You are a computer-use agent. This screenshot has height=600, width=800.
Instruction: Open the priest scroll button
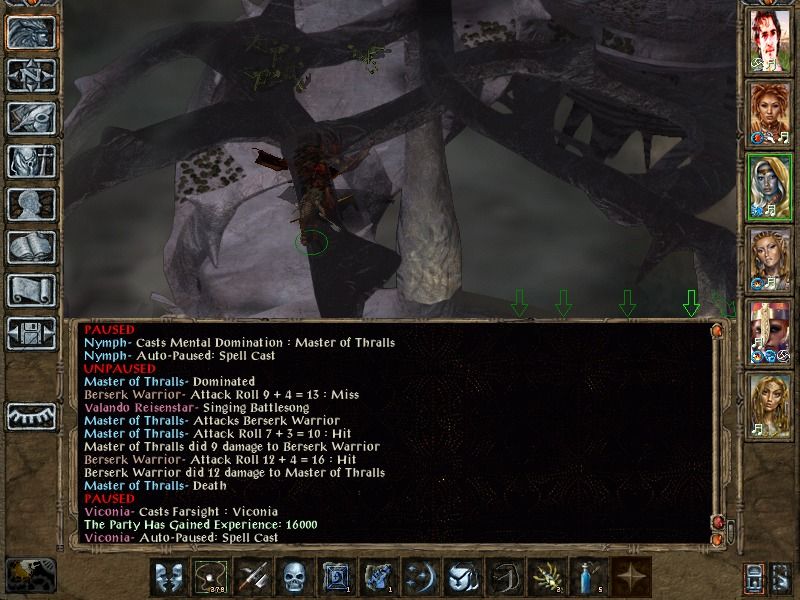(x=31, y=290)
